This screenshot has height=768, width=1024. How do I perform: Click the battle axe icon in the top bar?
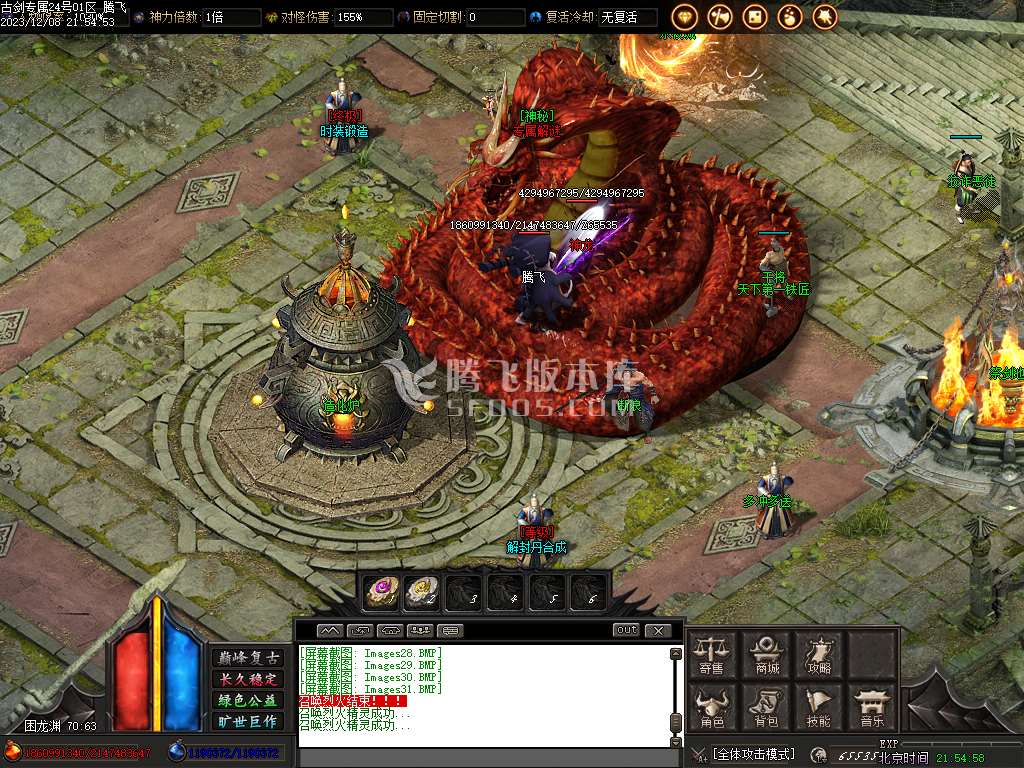point(720,17)
